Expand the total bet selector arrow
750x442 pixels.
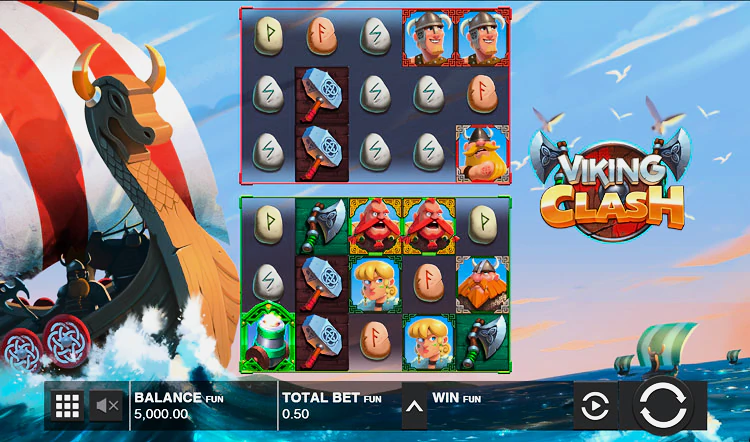414,407
